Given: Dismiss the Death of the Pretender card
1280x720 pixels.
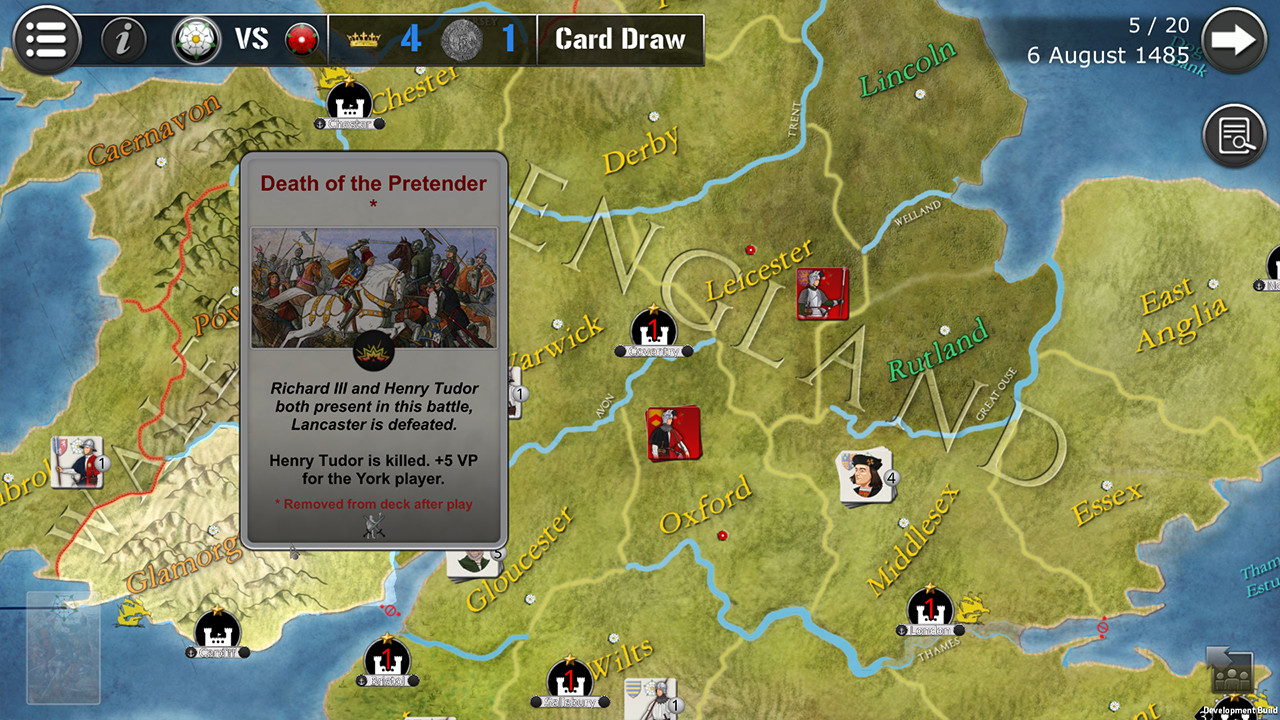Looking at the screenshot, I should [374, 350].
